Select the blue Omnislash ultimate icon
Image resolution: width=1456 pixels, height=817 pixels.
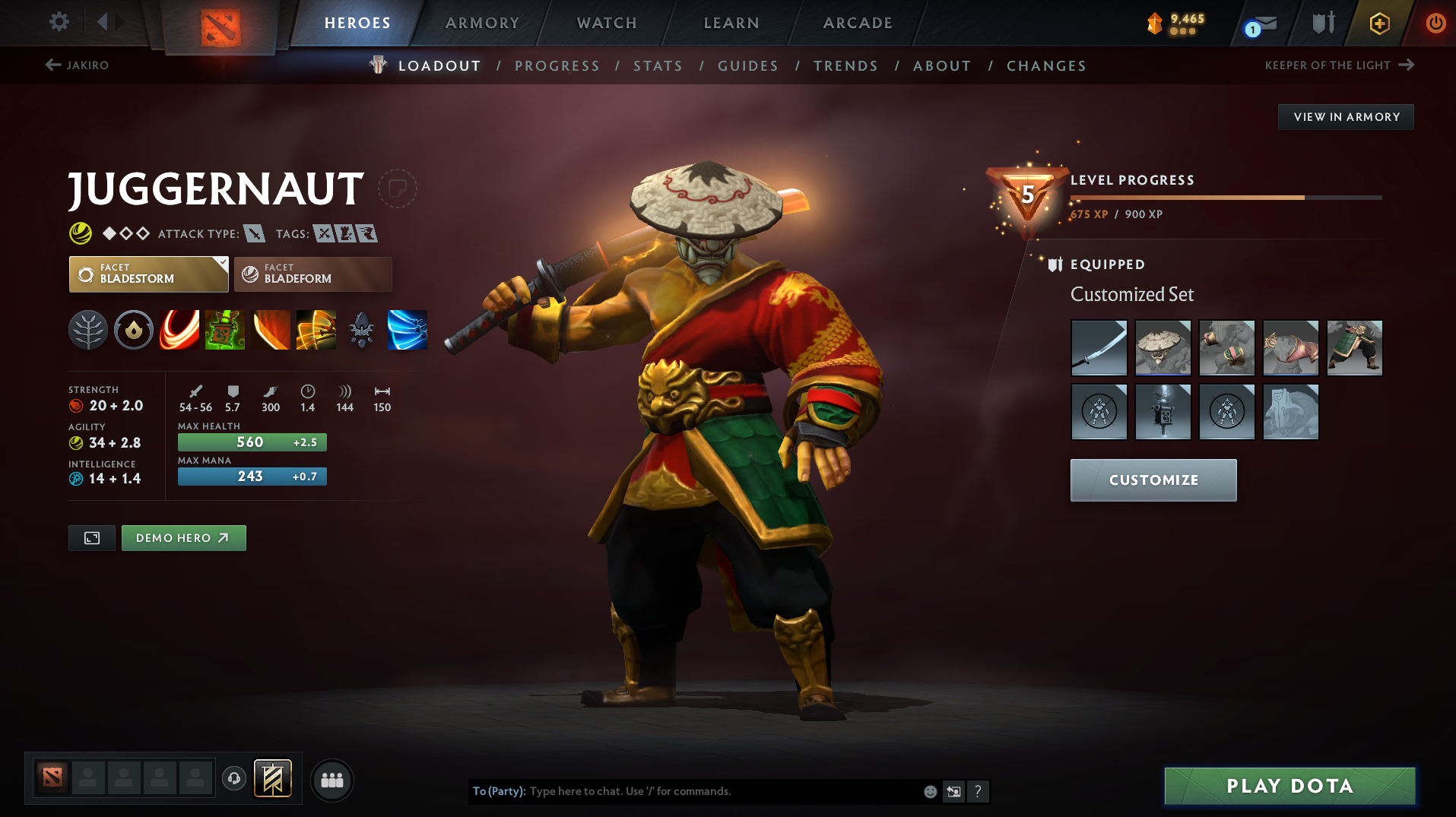click(408, 330)
